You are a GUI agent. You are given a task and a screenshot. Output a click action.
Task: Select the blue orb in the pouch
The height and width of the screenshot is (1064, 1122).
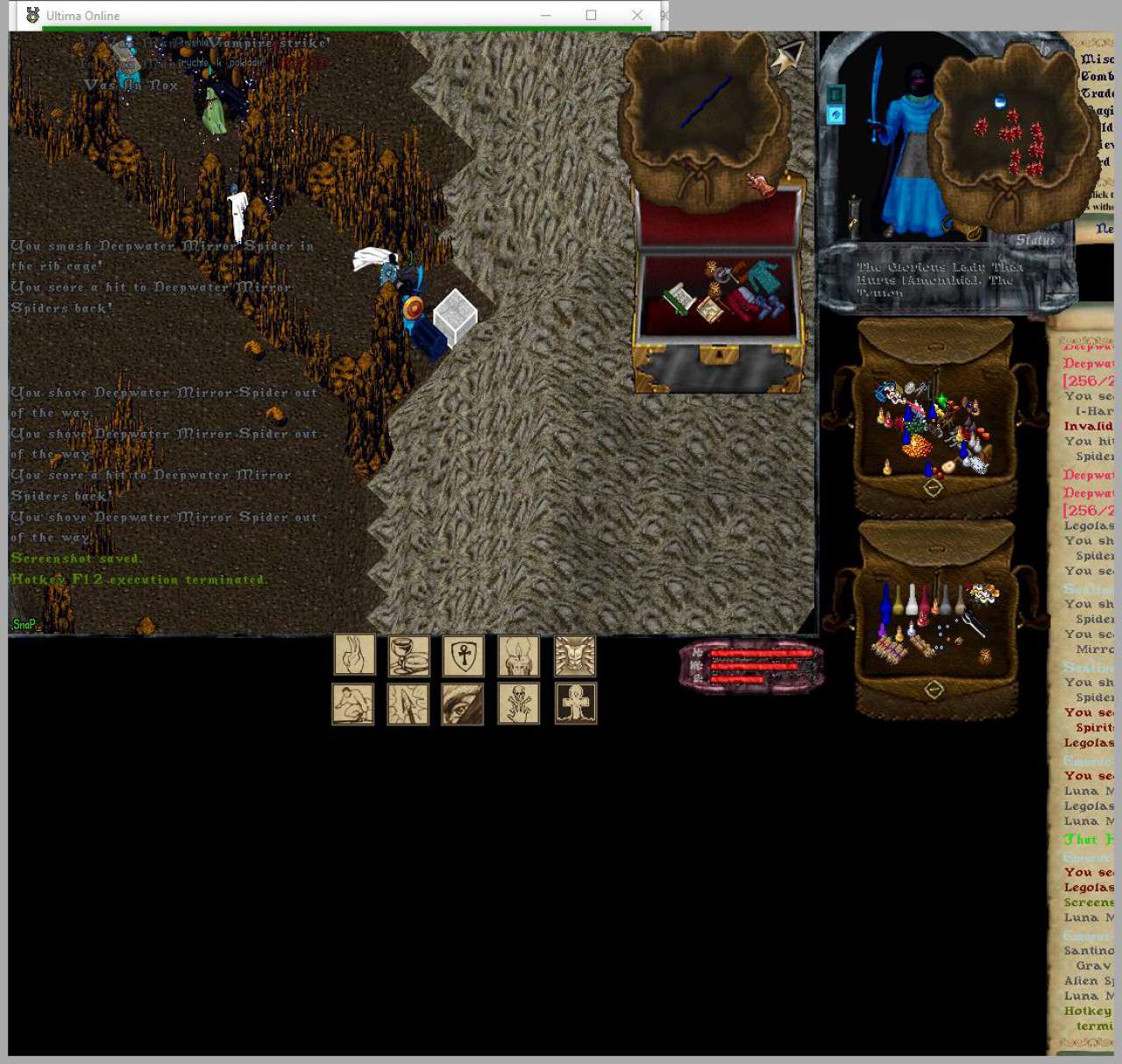[1000, 103]
